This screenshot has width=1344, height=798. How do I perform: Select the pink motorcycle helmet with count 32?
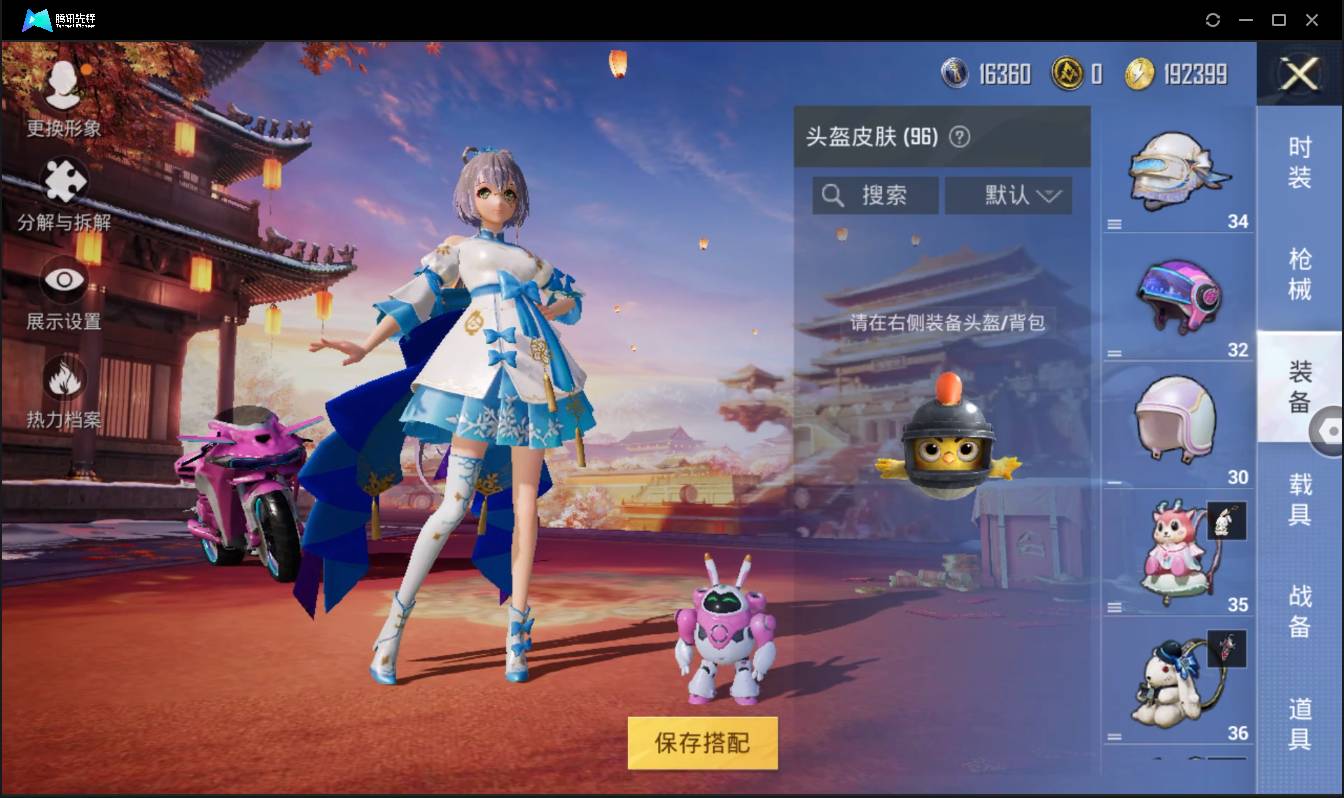(1177, 295)
